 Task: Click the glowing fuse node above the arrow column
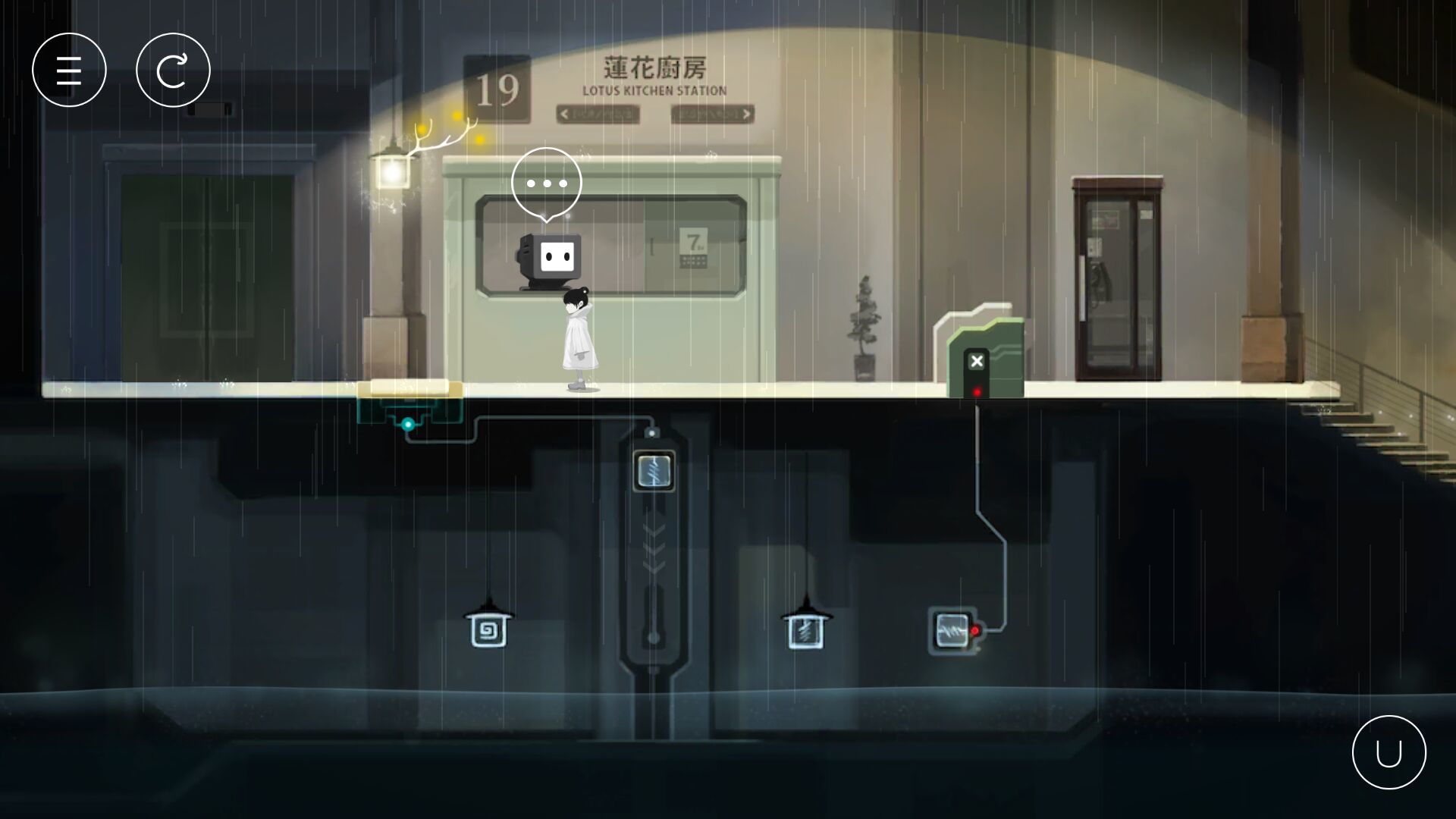(654, 470)
